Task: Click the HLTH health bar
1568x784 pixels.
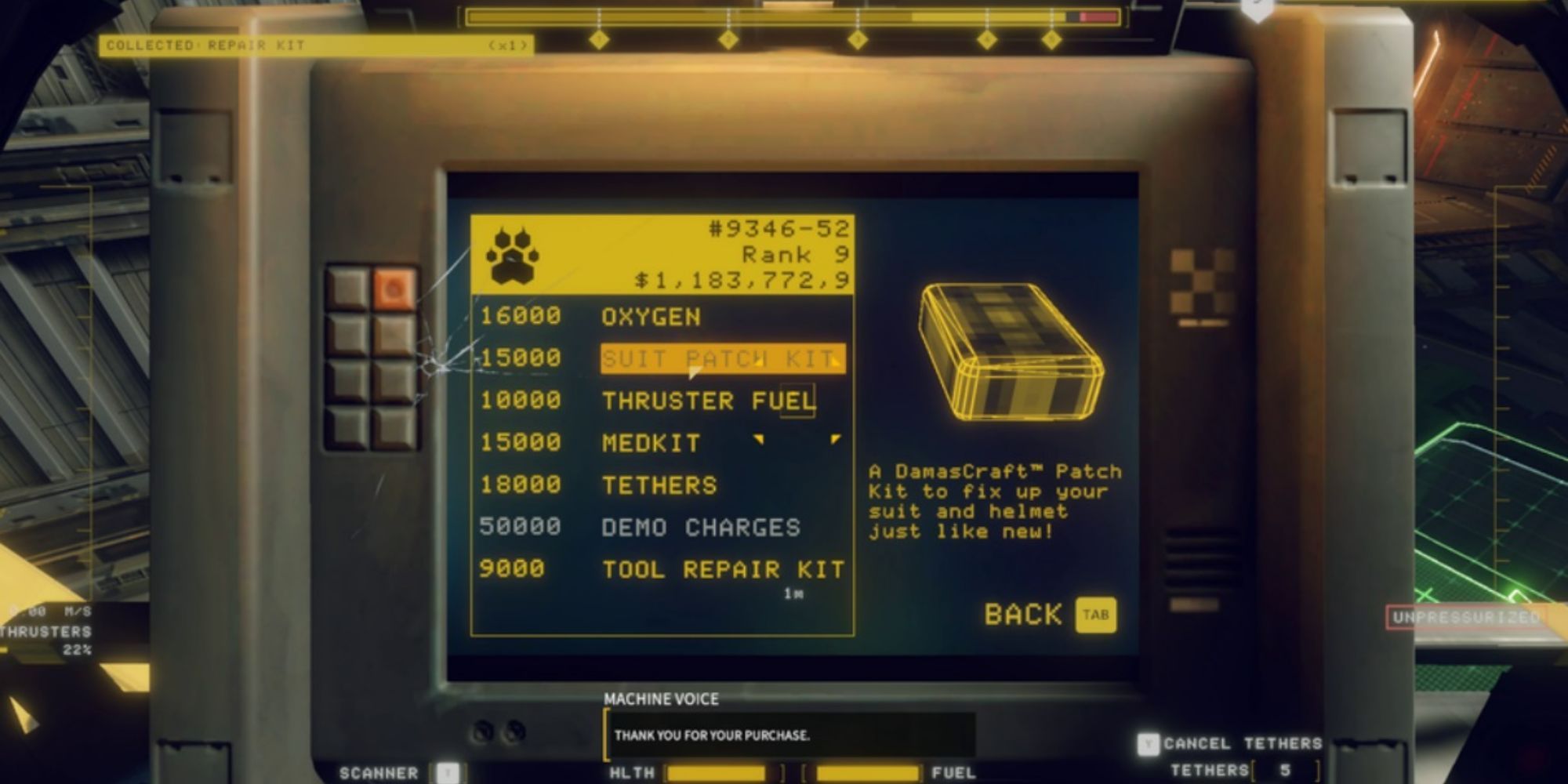Action: tap(713, 772)
